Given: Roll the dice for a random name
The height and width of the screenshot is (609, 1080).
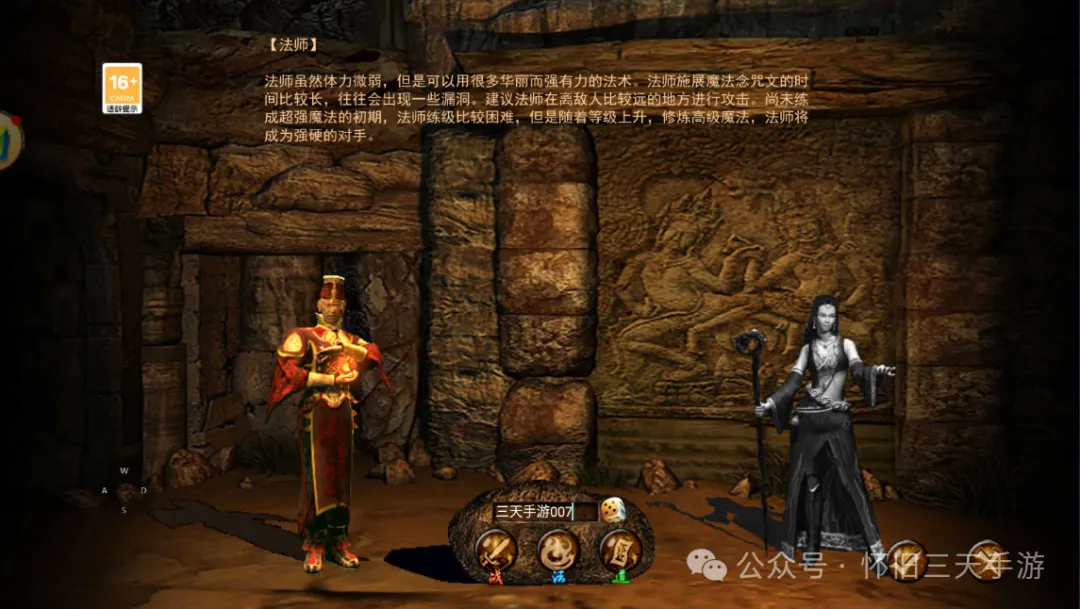Looking at the screenshot, I should coord(613,511).
